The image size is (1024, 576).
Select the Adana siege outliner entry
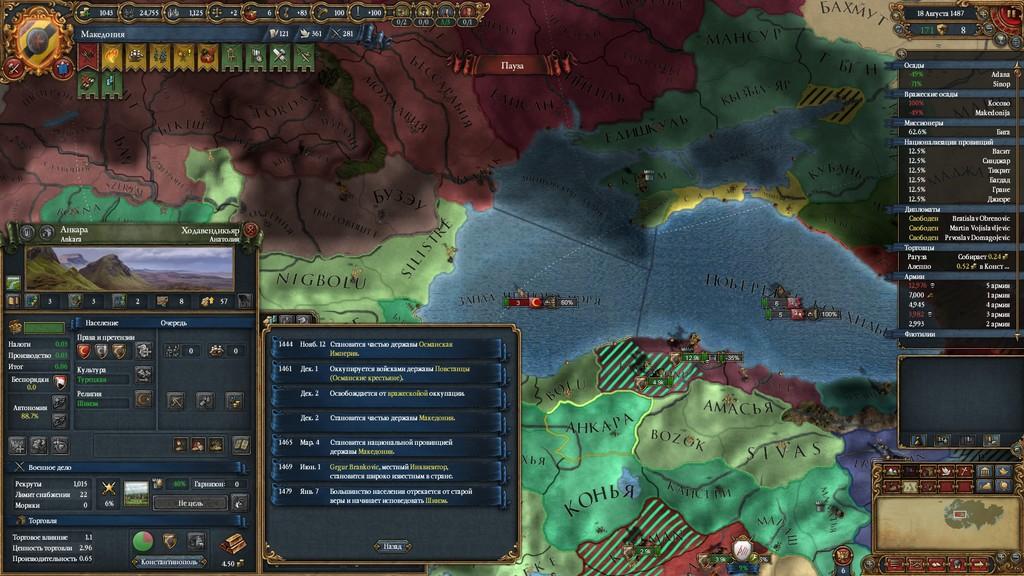pos(958,75)
